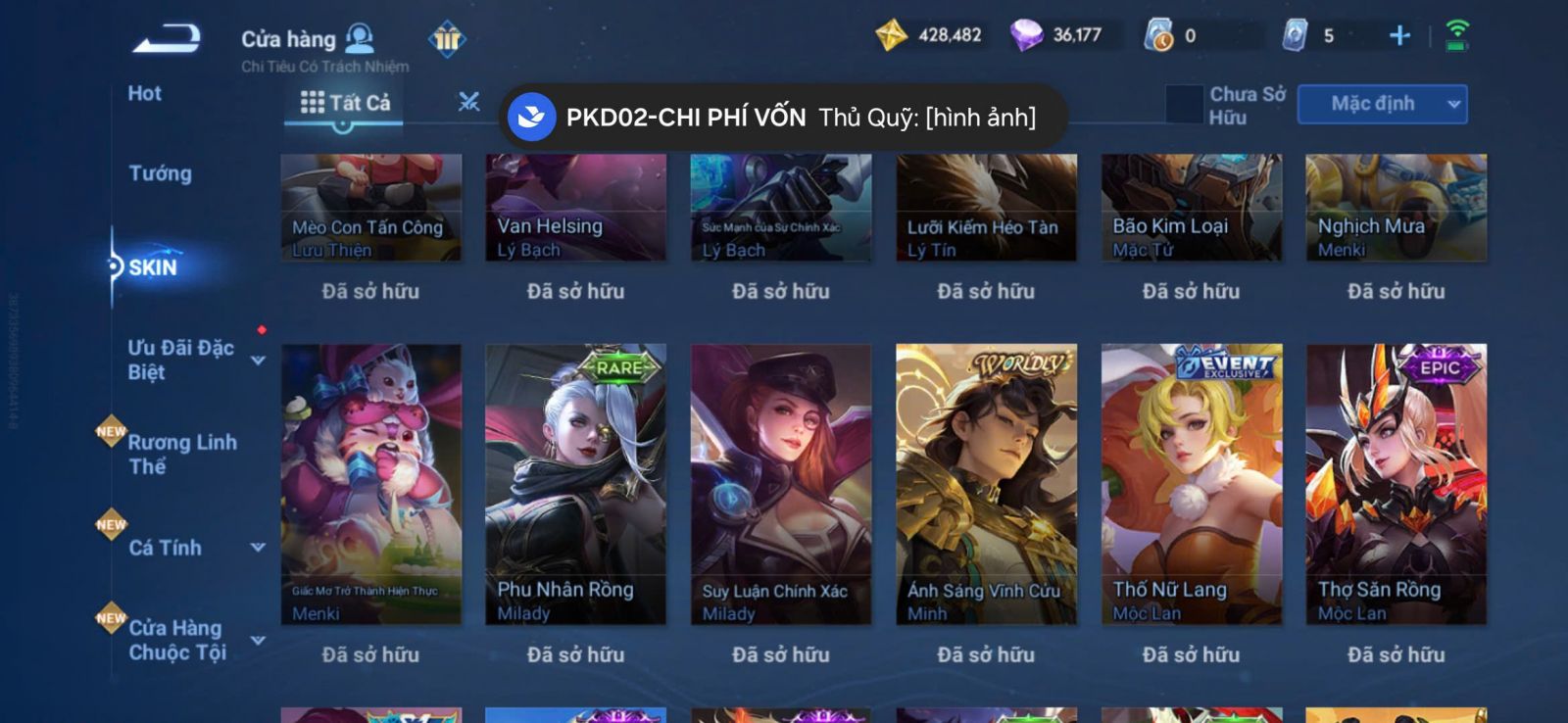Open the Mặc định sort dropdown
1568x723 pixels.
pos(1382,104)
